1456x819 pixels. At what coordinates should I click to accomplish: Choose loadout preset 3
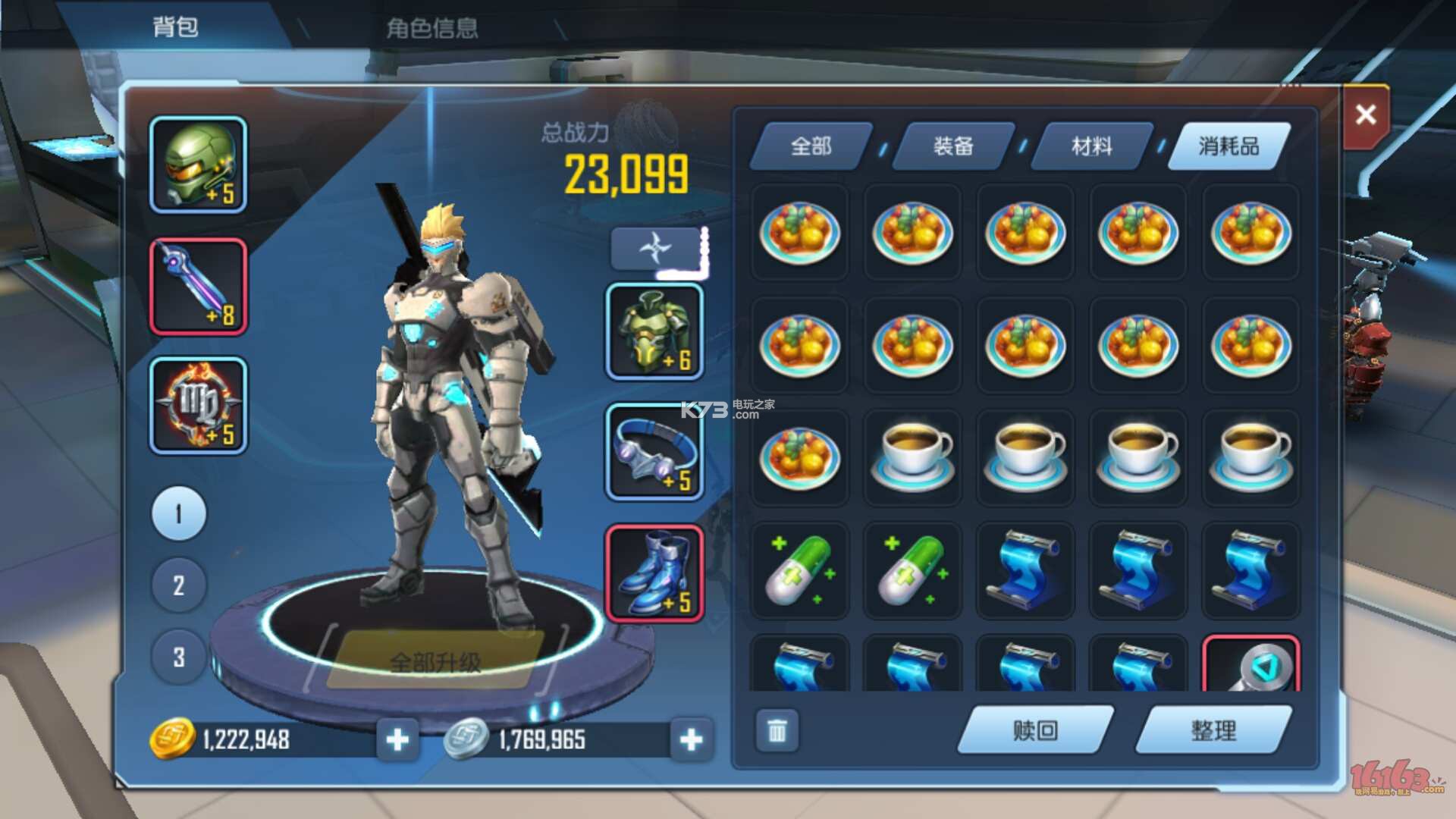pyautogui.click(x=179, y=657)
